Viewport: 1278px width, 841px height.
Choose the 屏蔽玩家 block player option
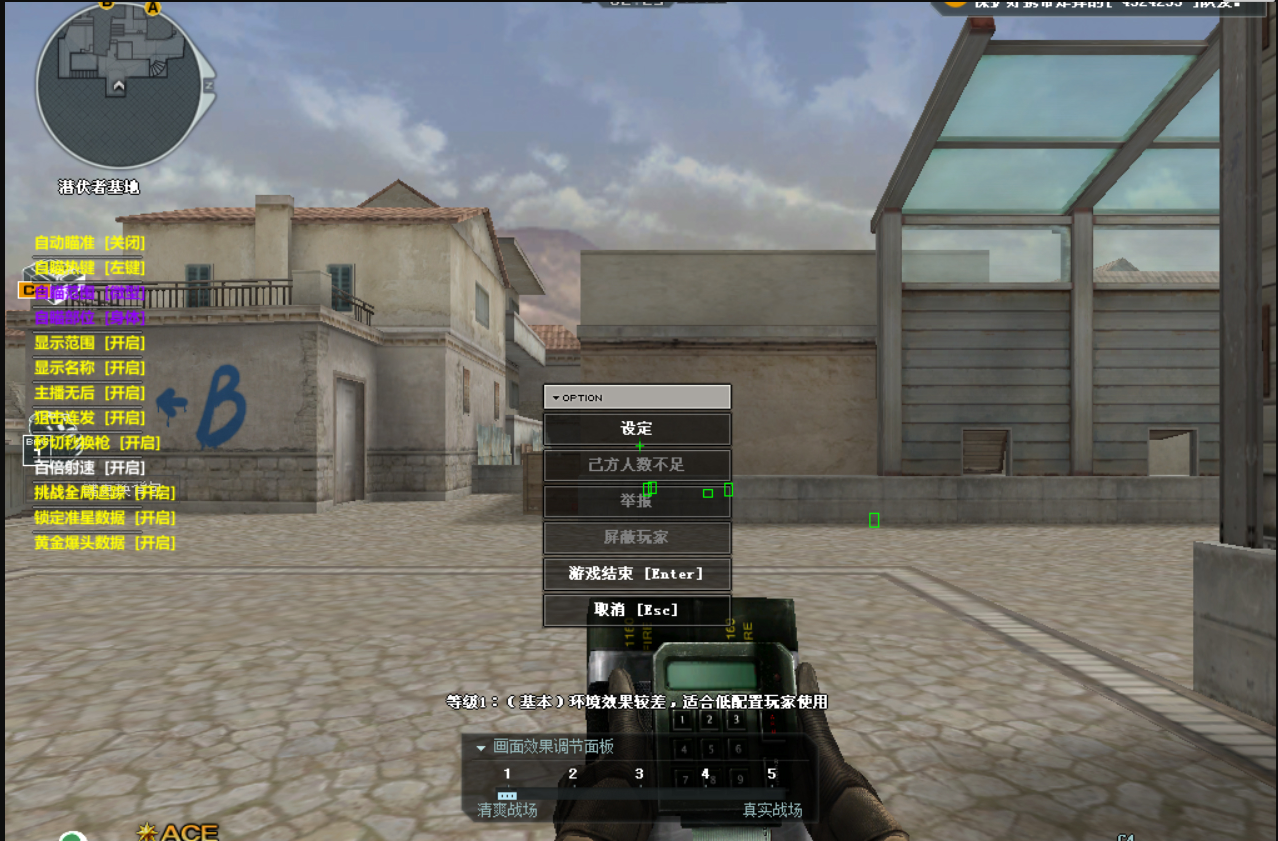coord(637,538)
